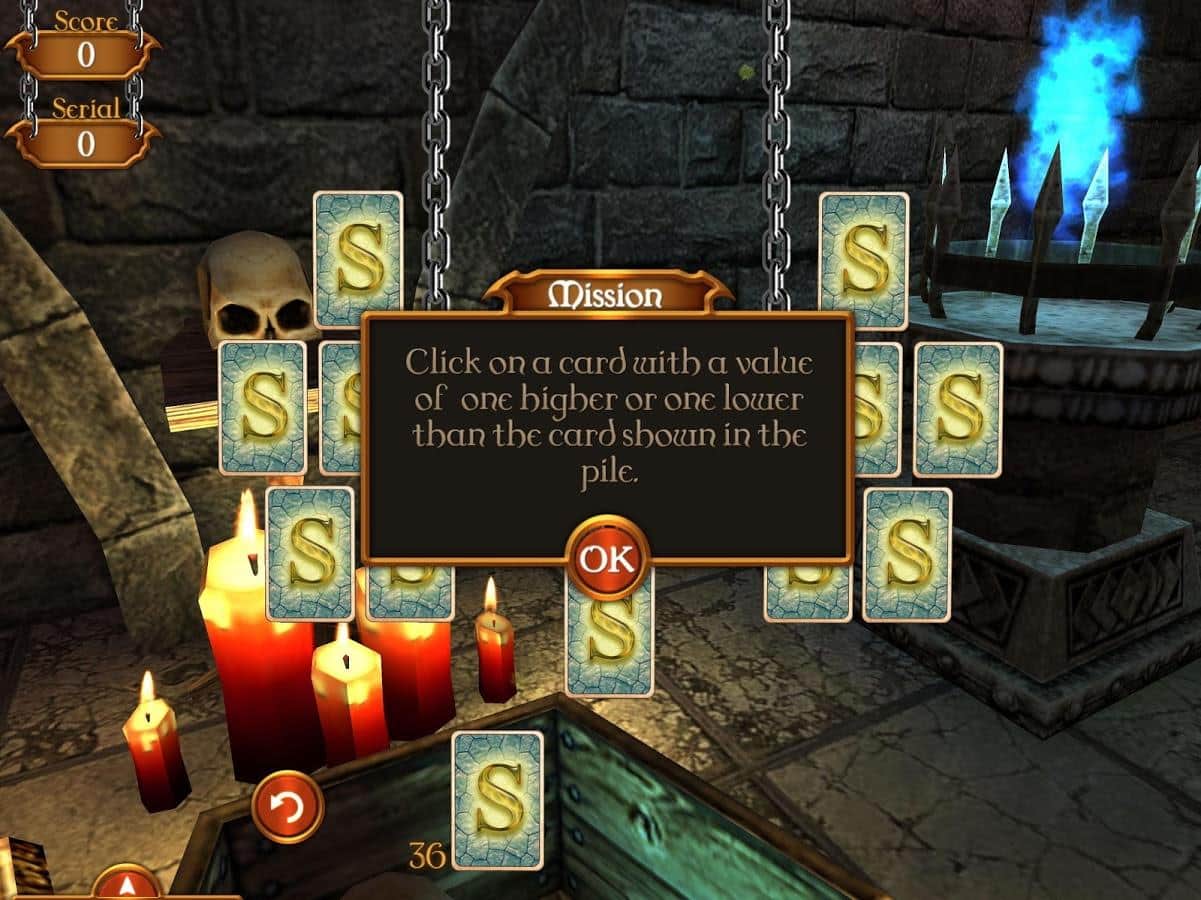Screen dimensions: 1201x900
Task: Undo the last move
Action: (287, 806)
